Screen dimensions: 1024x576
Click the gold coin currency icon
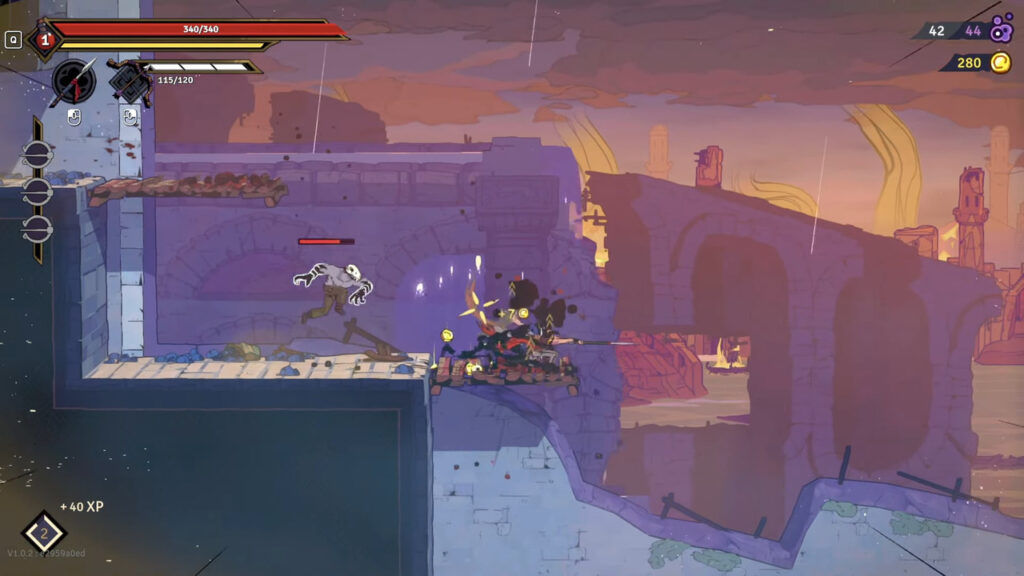point(1000,63)
